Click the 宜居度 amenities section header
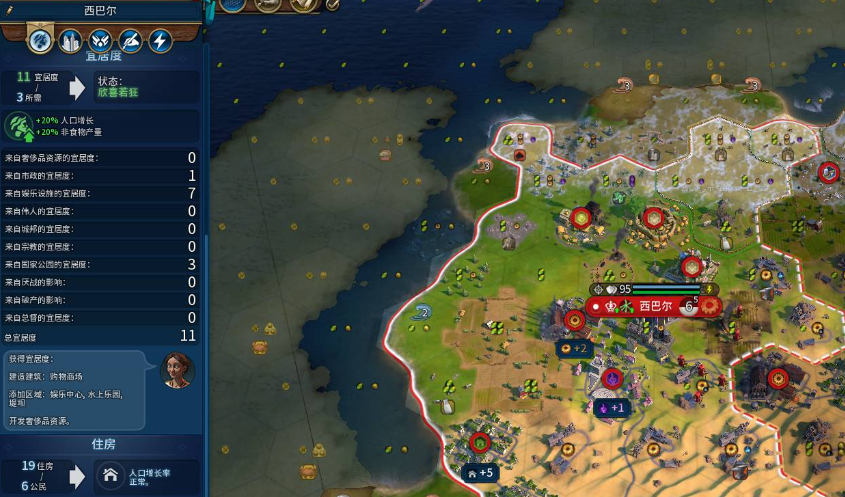The width and height of the screenshot is (845, 497). [103, 57]
